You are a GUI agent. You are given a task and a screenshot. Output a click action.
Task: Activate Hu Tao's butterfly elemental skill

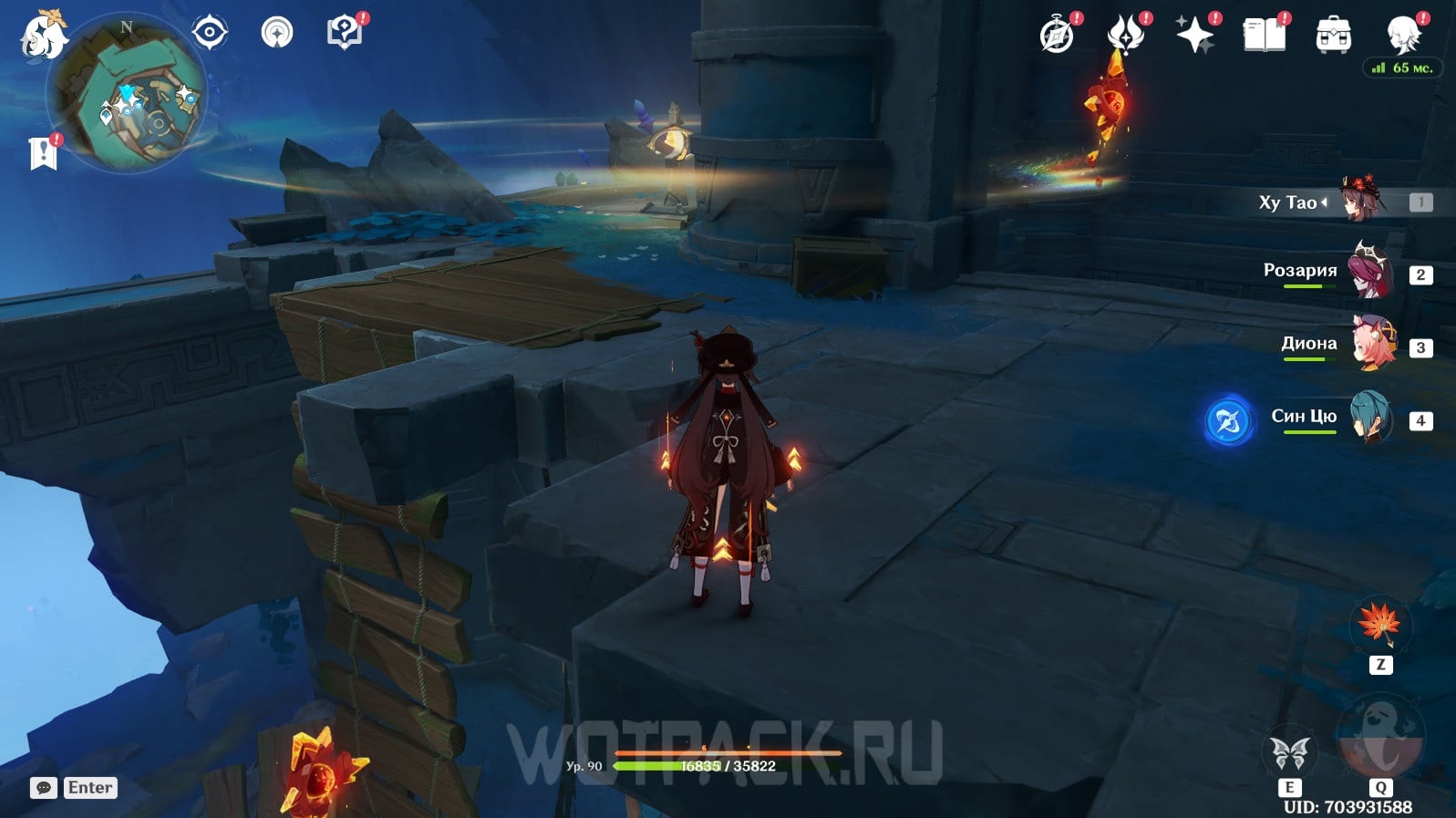(1289, 754)
